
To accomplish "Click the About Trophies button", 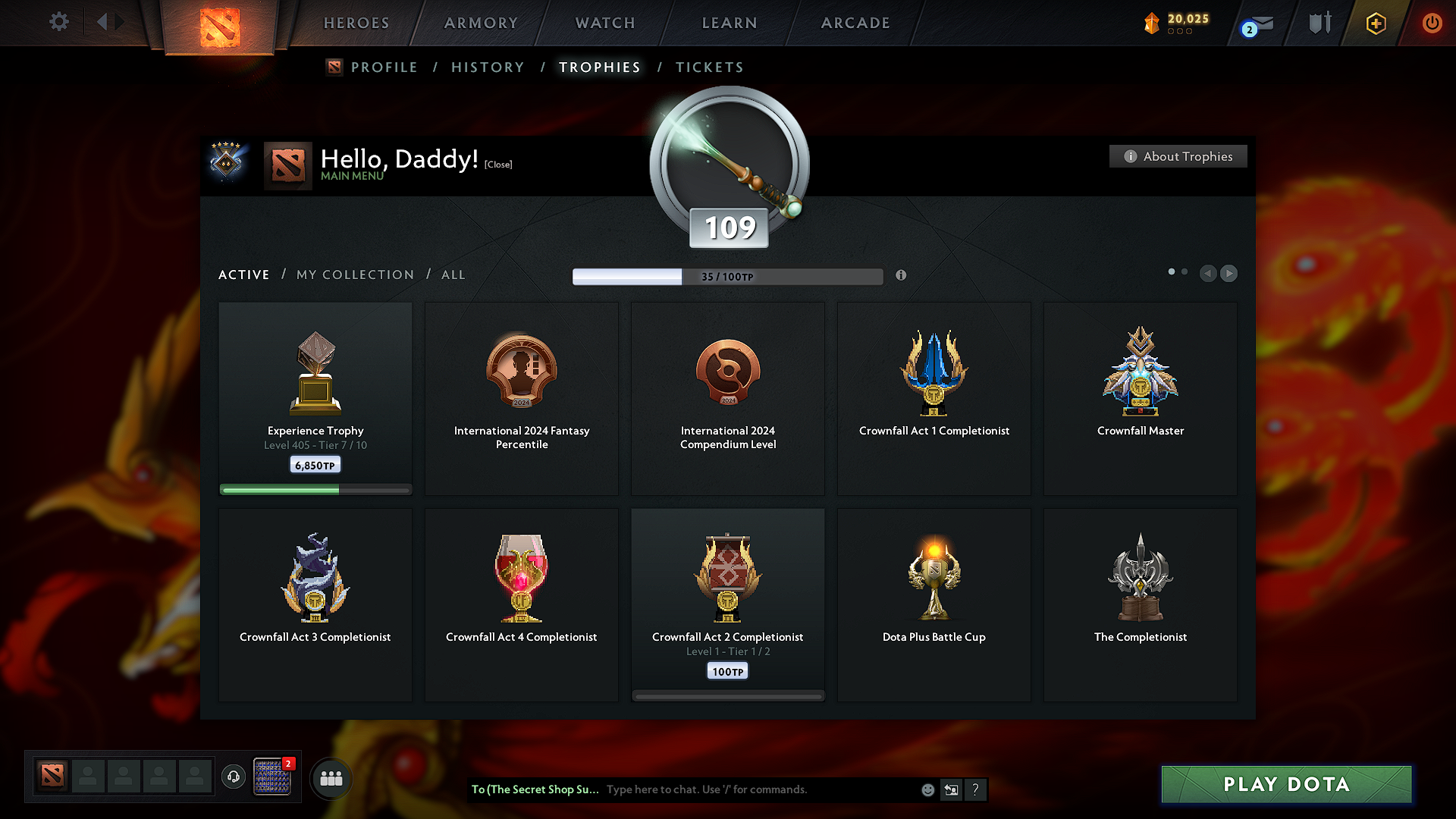I will pos(1178,156).
